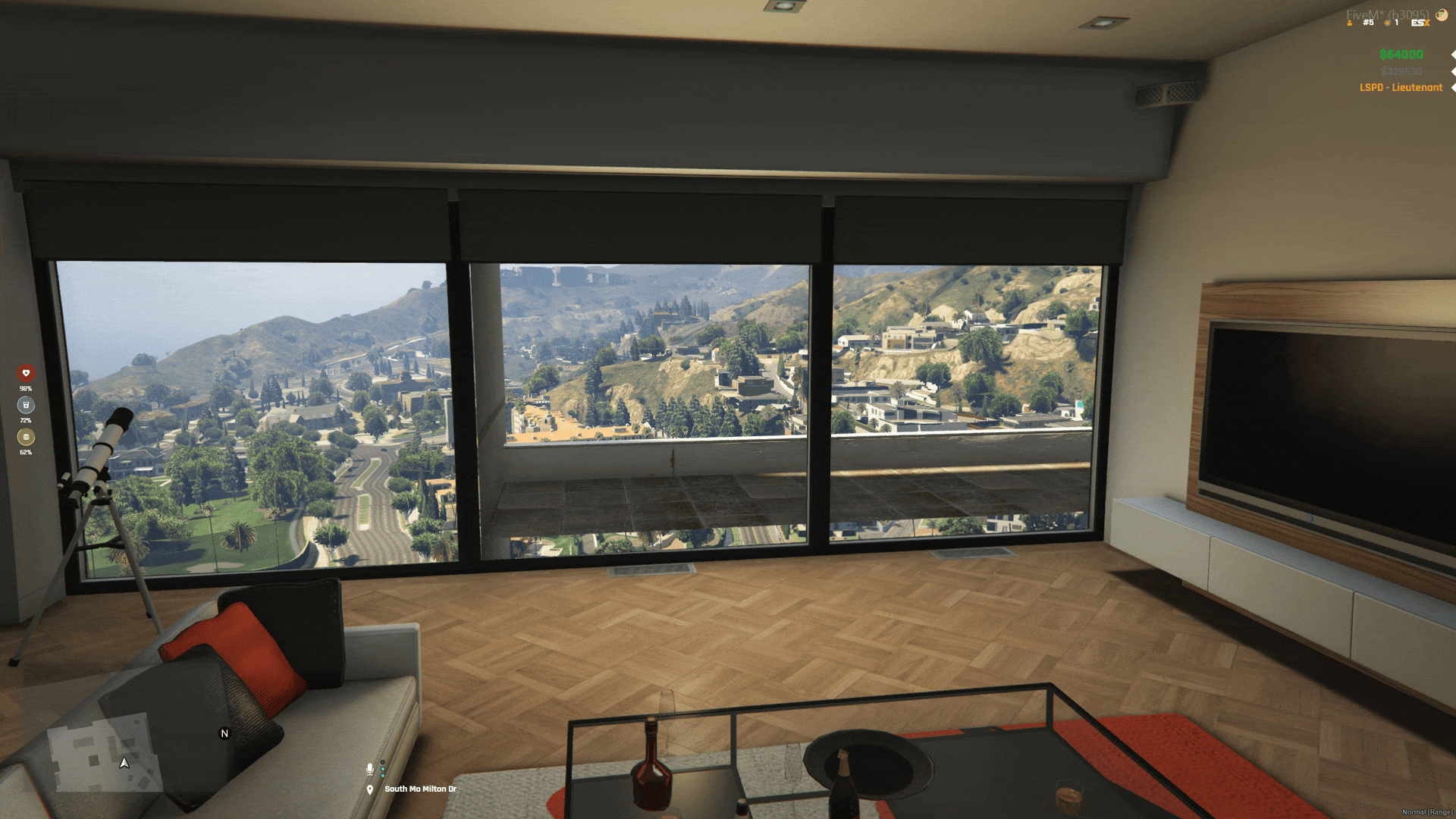Viewport: 1456px width, 819px height.
Task: Open the round FiveM logo badge
Action: (1441, 14)
